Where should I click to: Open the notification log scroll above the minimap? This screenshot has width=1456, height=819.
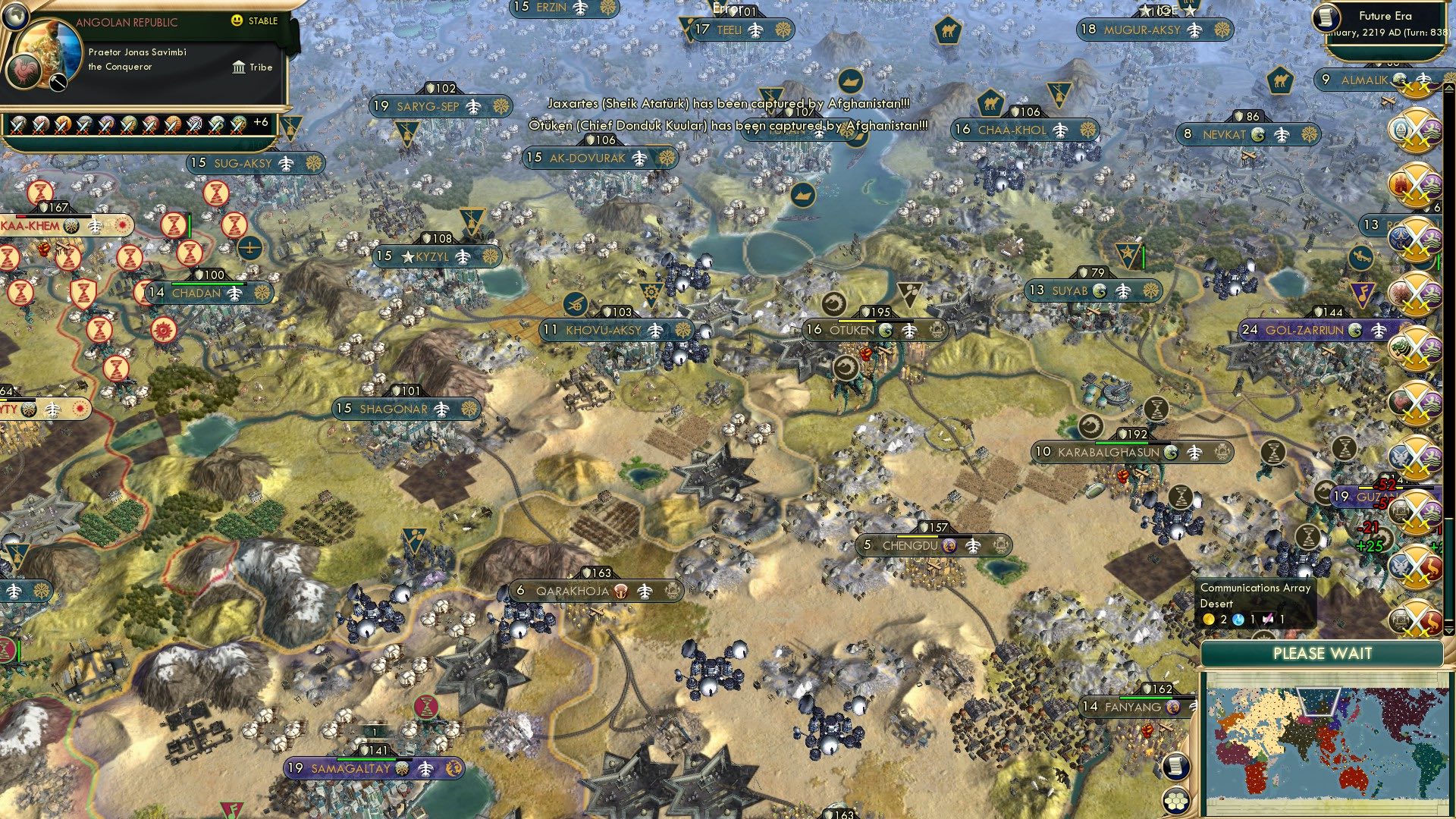click(x=1176, y=767)
